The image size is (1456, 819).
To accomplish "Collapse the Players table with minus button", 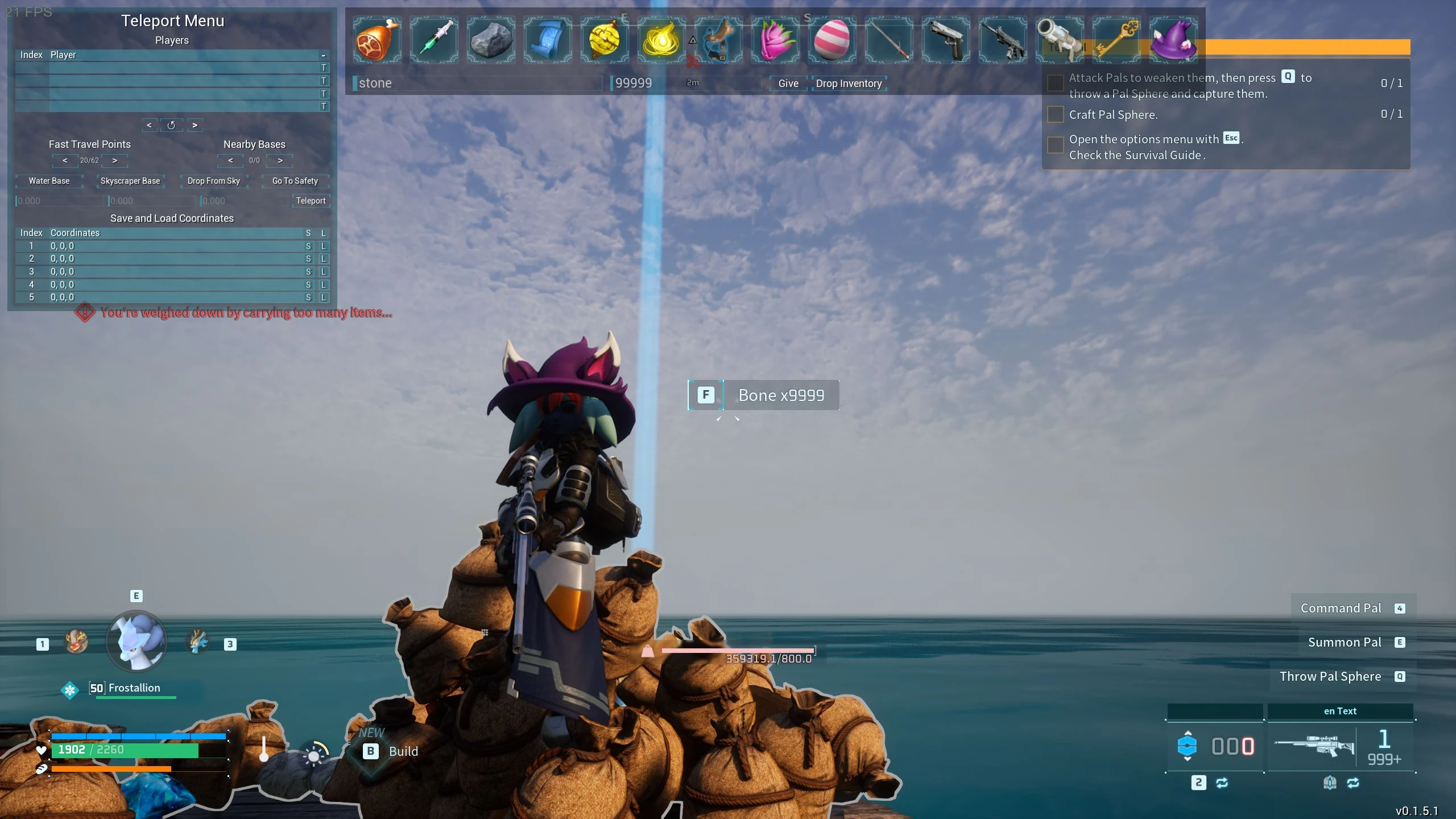I will (323, 55).
